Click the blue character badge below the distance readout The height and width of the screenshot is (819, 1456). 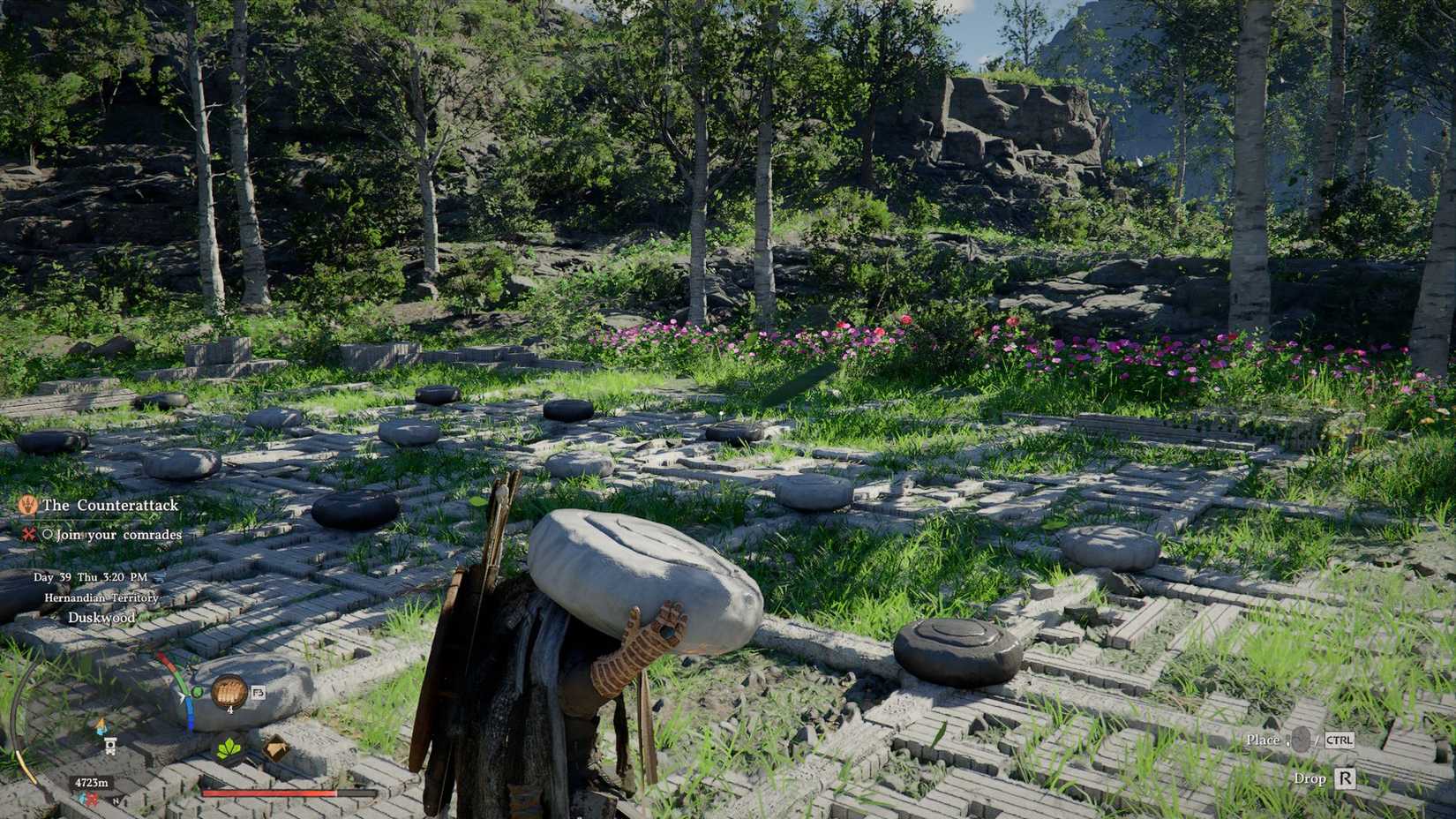pos(81,797)
